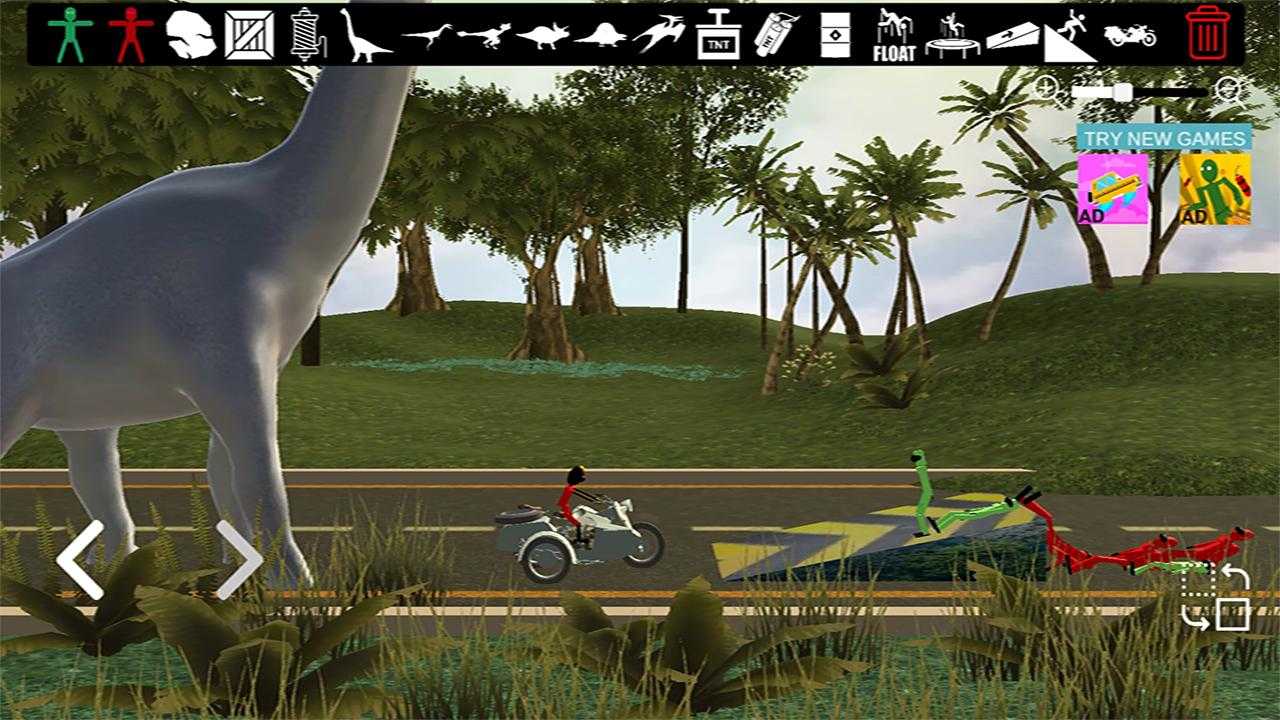The width and height of the screenshot is (1280, 720).
Task: Tap the left chevron arrow button
Action: 80,560
